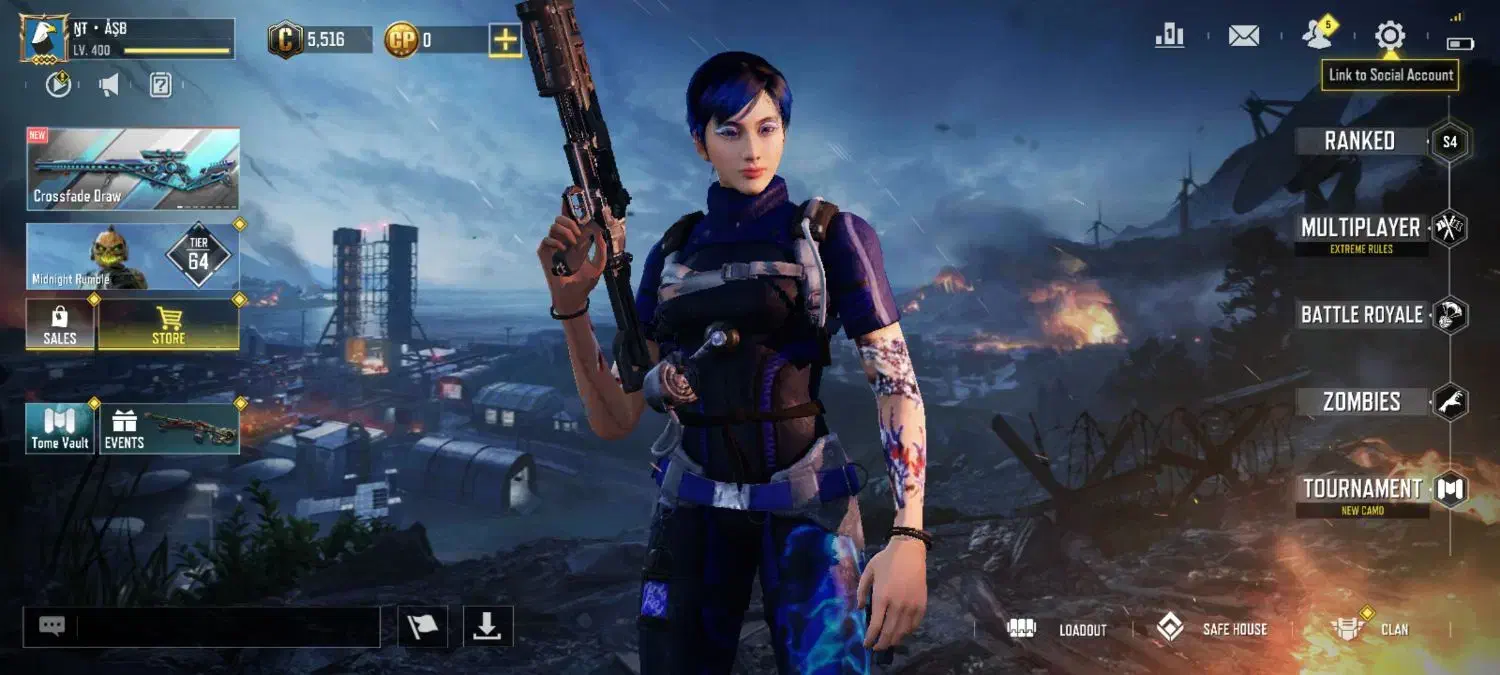The width and height of the screenshot is (1500, 675).
Task: Choose Battle Royale mode
Action: 1361,315
